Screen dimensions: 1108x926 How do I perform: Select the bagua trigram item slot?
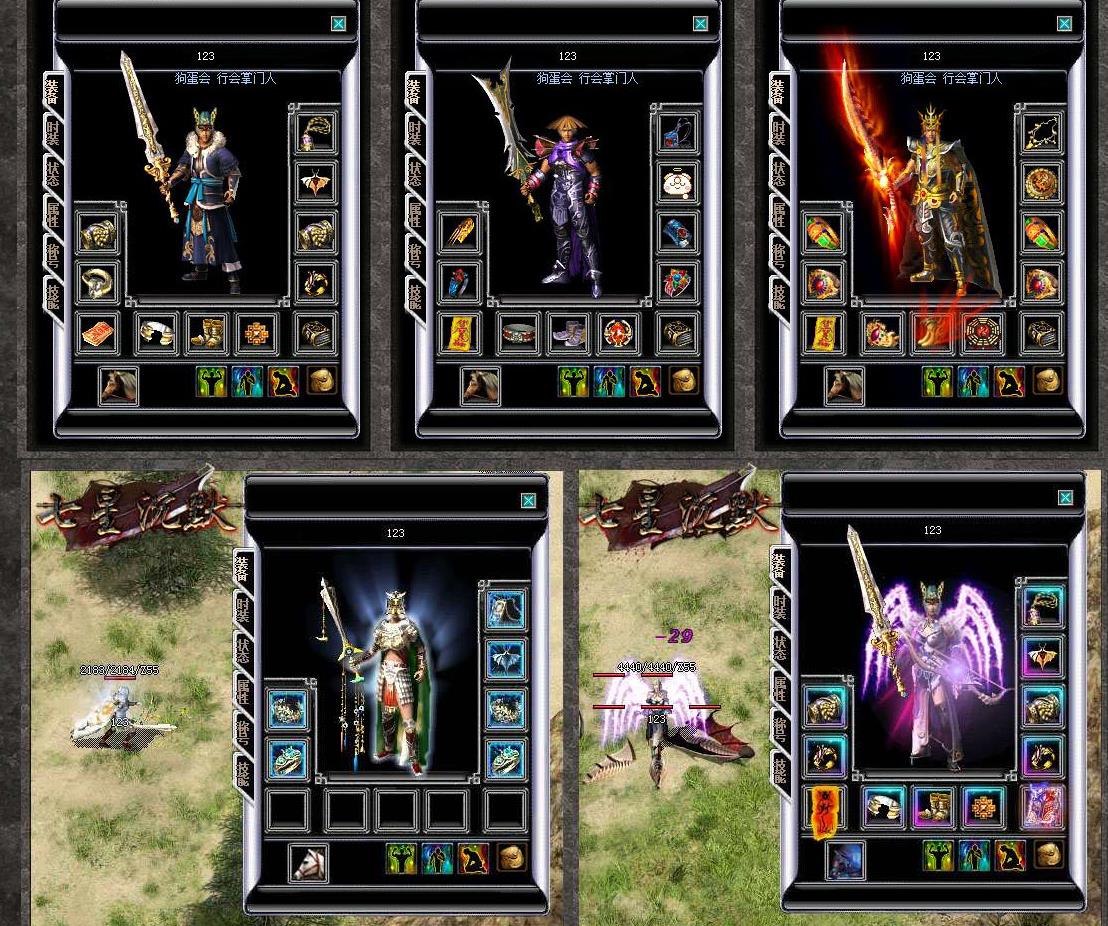[x=982, y=334]
